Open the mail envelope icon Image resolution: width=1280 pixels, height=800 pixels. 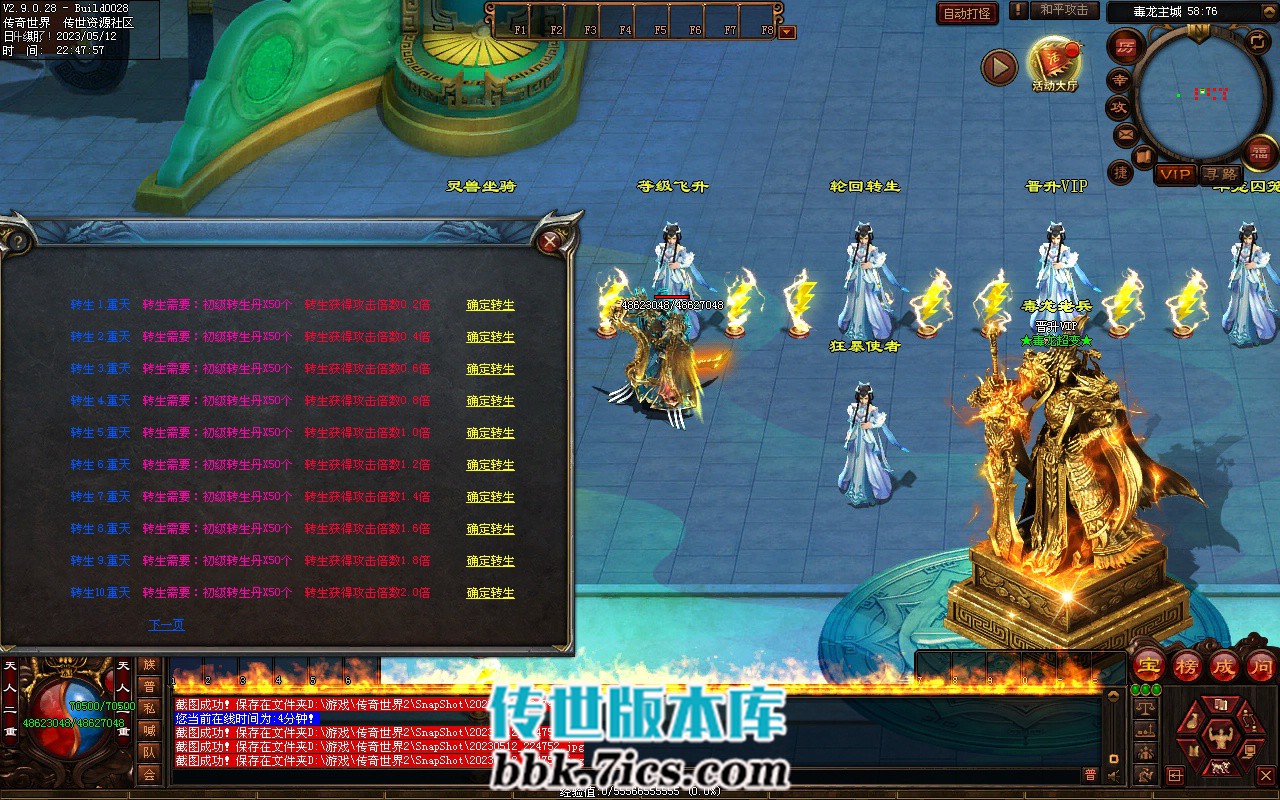point(1126,133)
